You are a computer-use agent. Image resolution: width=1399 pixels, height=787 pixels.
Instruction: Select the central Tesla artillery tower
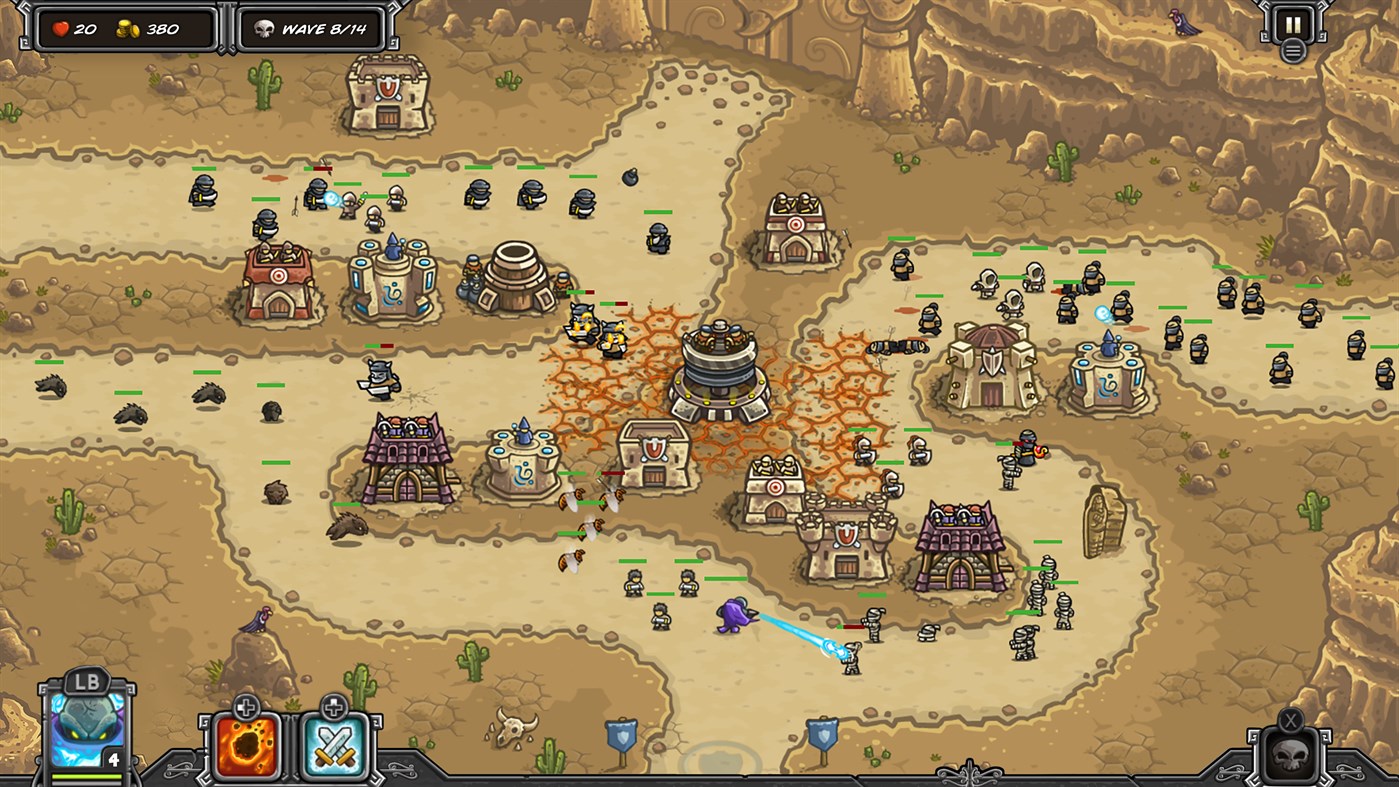click(720, 370)
